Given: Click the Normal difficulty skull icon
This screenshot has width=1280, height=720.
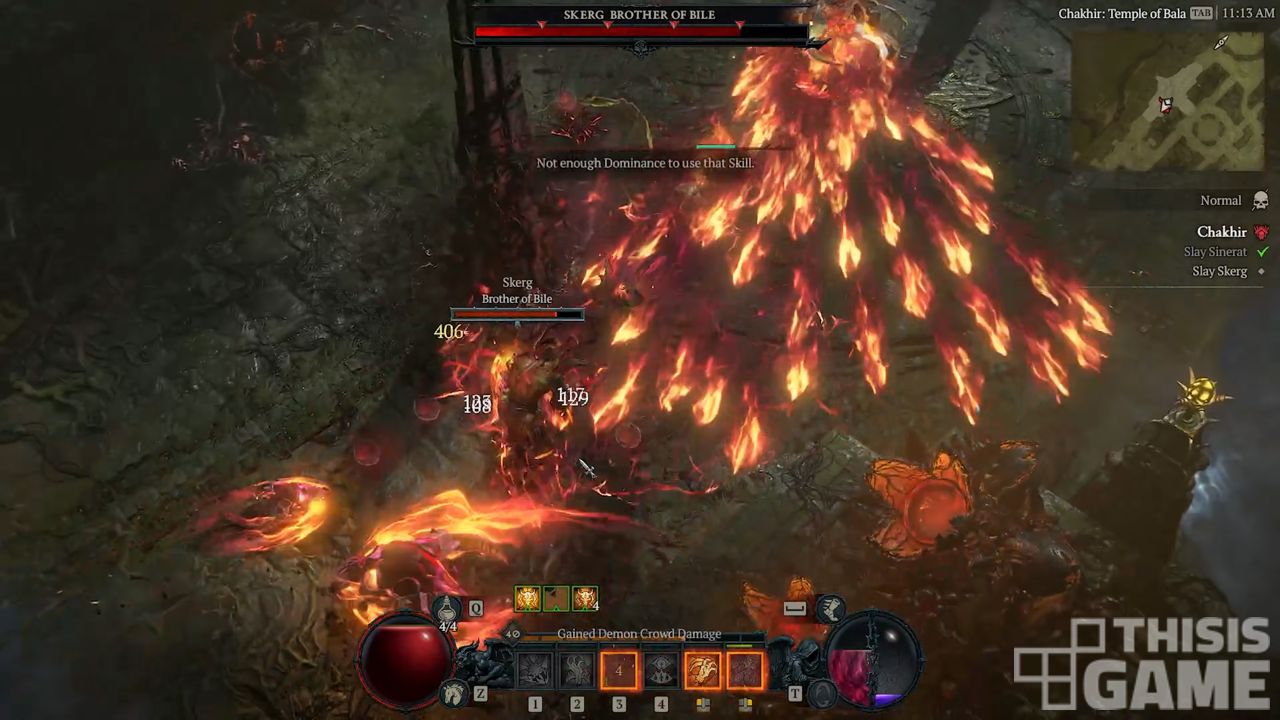Looking at the screenshot, I should pyautogui.click(x=1260, y=201).
